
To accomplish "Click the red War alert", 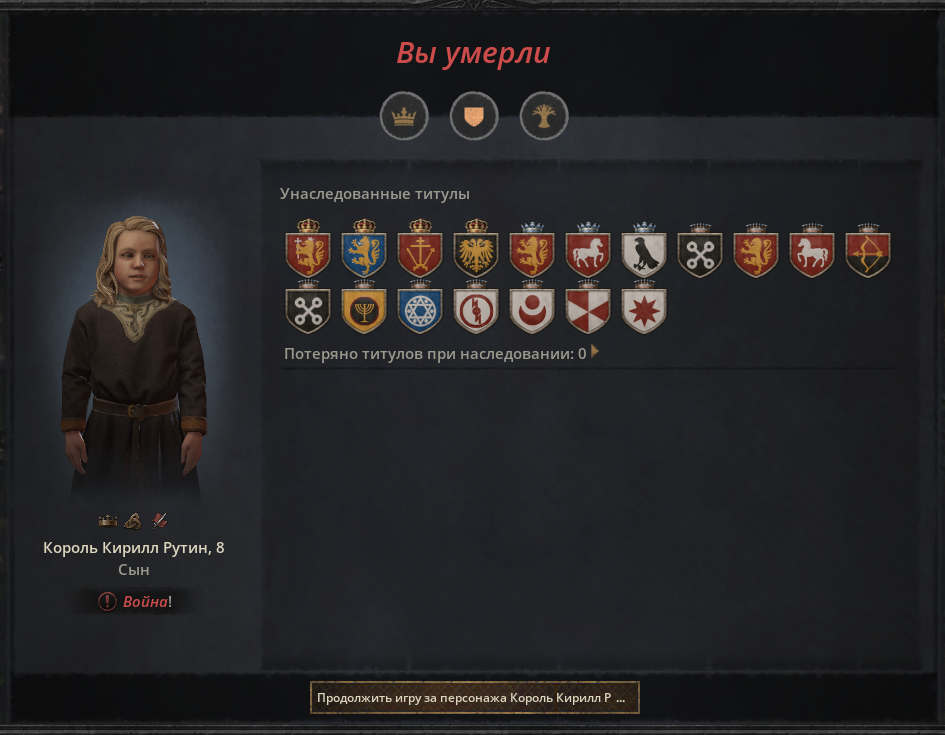I will click(x=135, y=601).
